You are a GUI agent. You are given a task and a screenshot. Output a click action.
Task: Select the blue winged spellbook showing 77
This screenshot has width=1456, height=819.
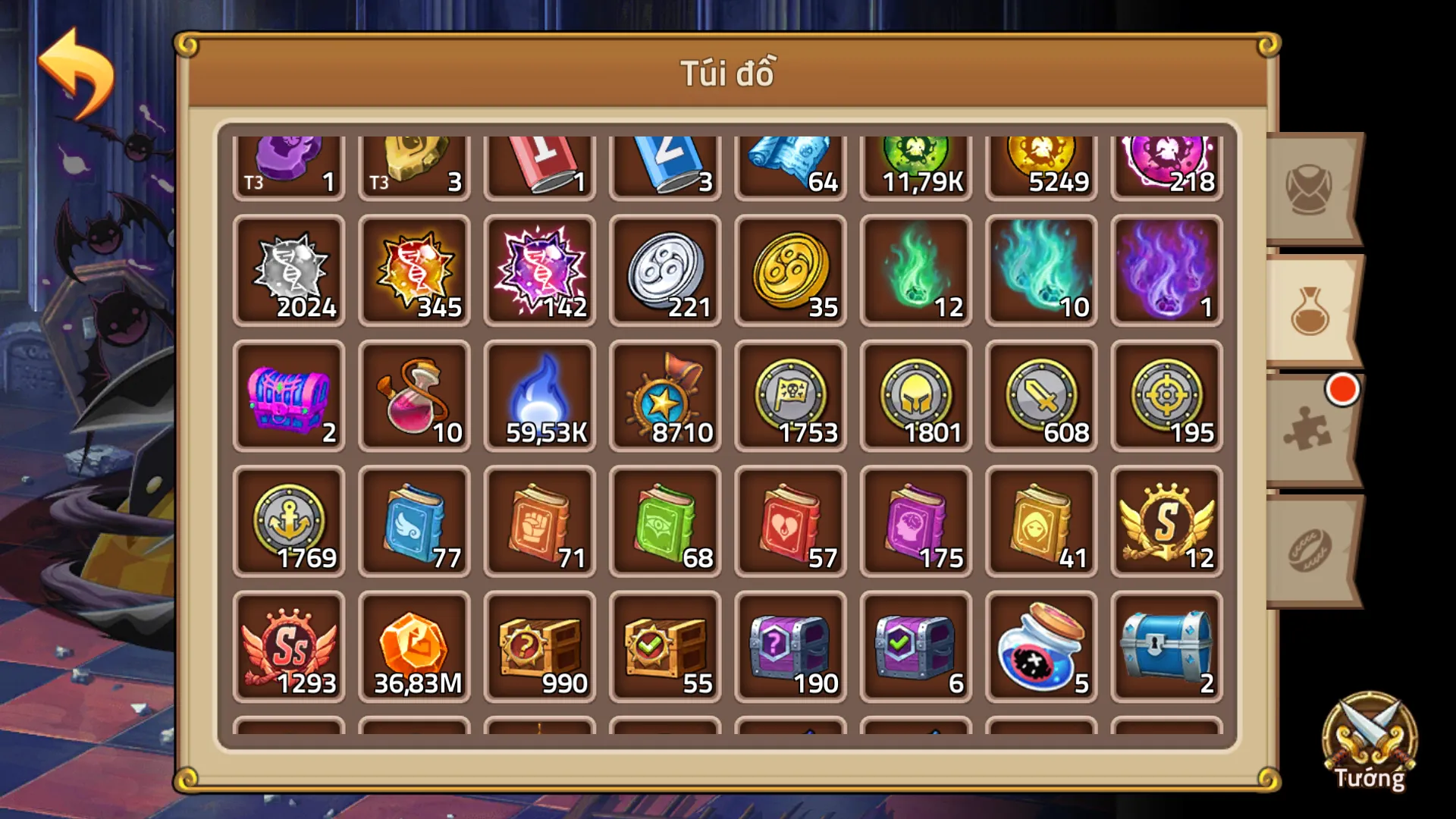tap(414, 522)
